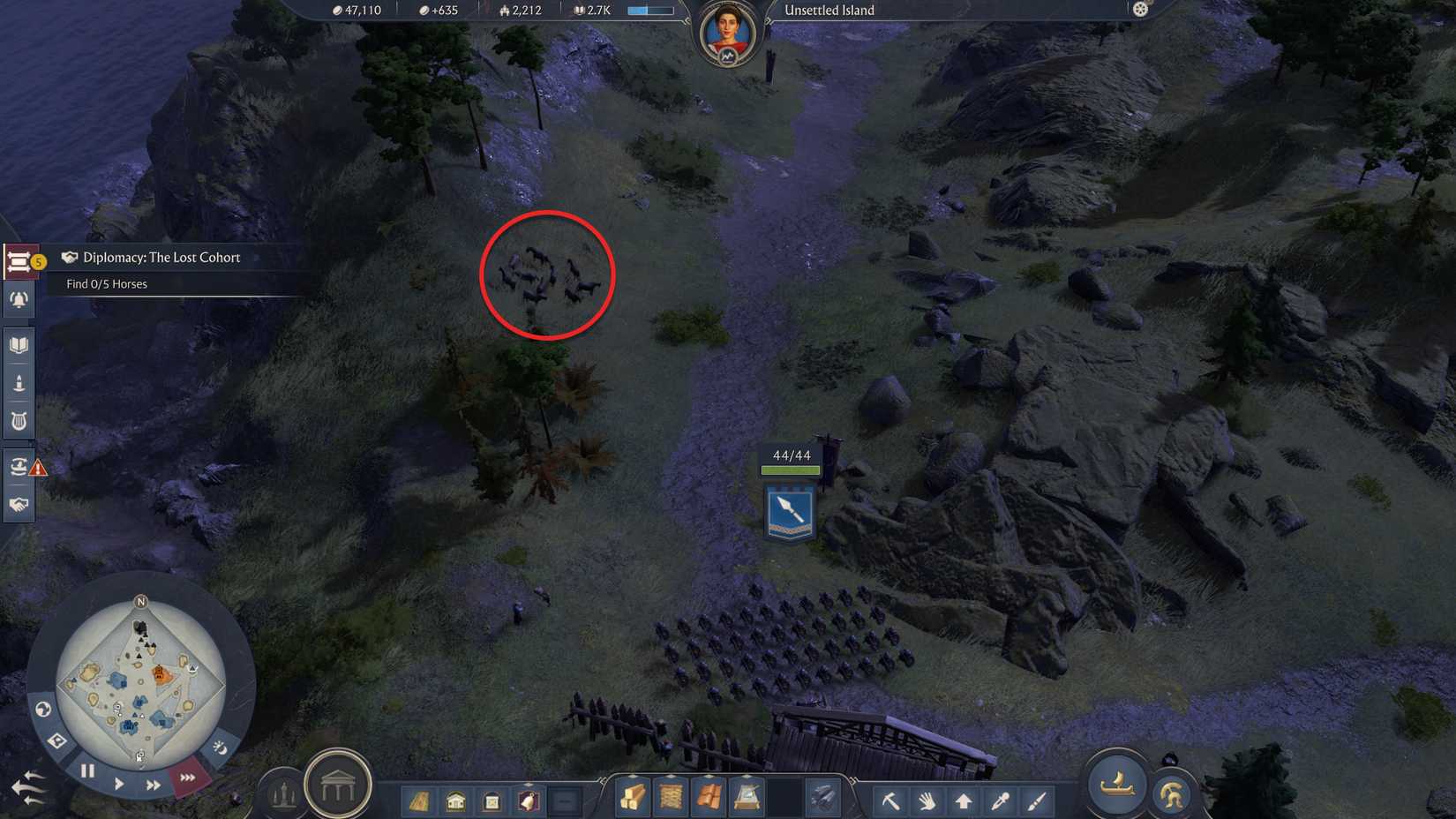Select the pipette copy tool
1456x819 pixels.
coord(1000,800)
